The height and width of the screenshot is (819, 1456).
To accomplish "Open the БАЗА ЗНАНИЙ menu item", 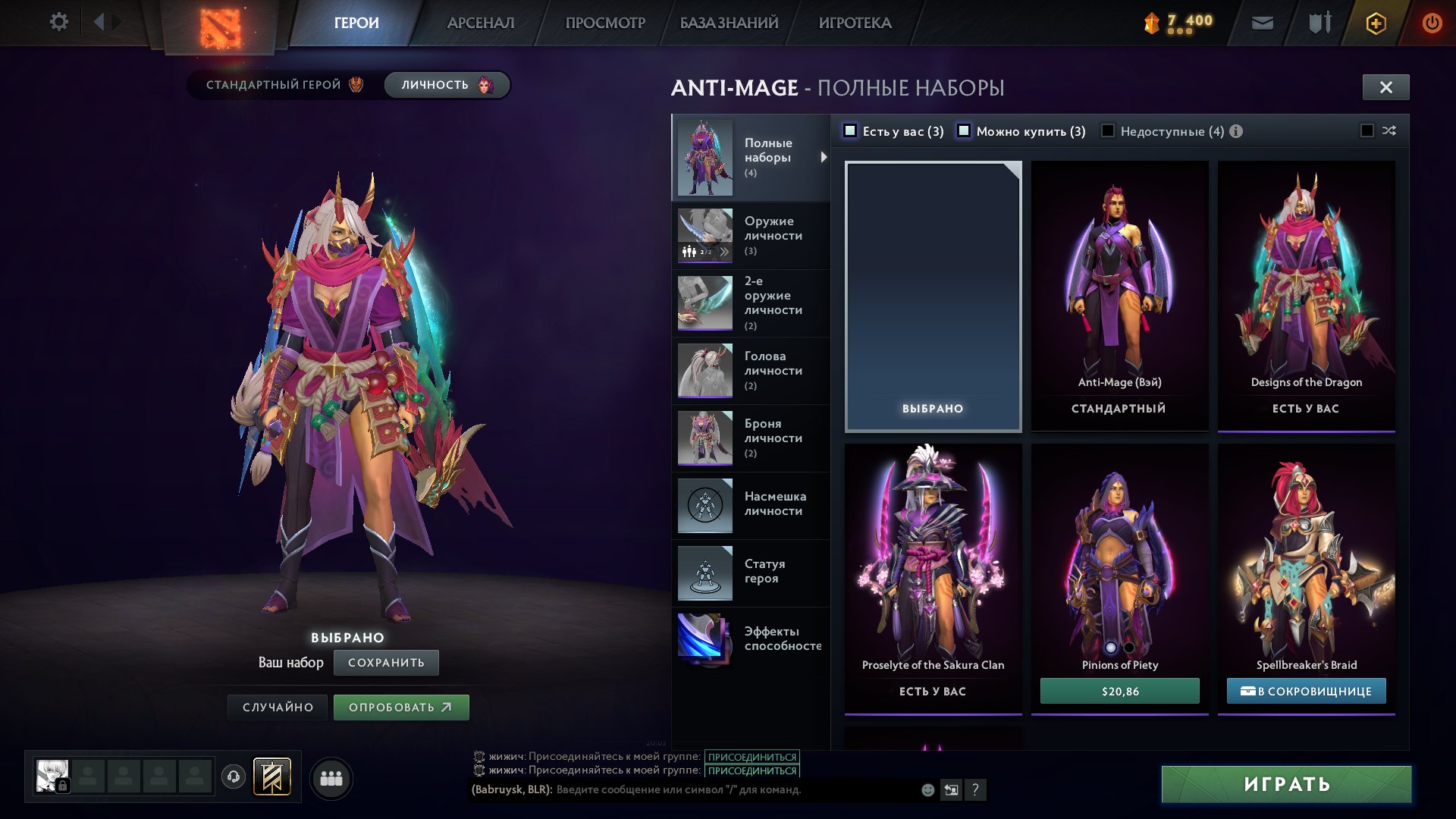I will (x=727, y=23).
